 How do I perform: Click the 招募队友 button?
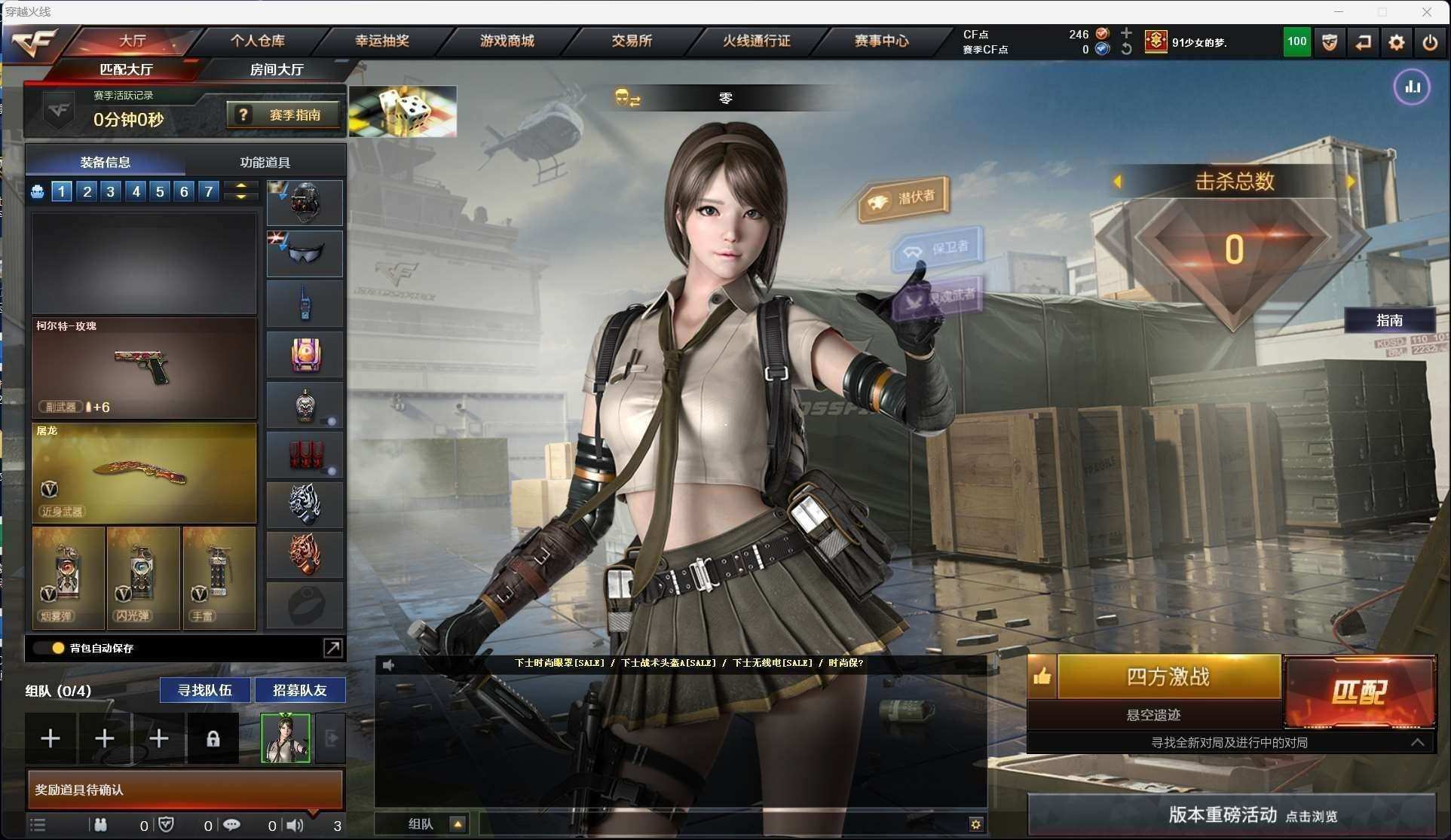299,690
